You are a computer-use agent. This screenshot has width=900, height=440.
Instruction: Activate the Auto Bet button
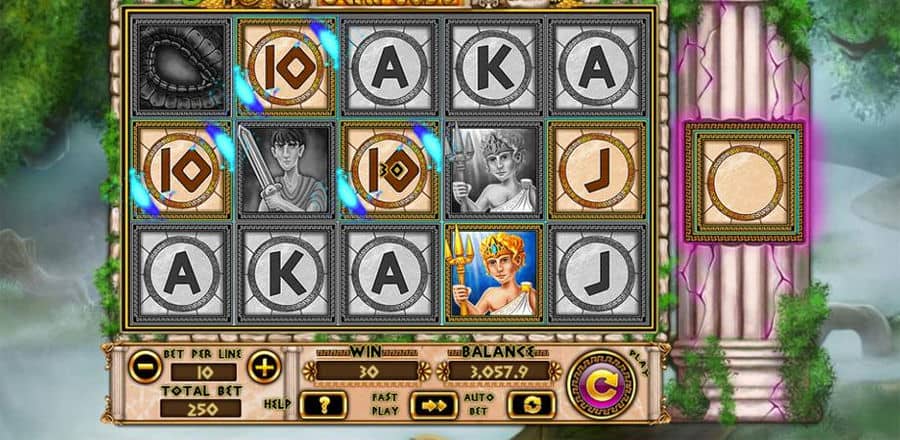point(531,404)
